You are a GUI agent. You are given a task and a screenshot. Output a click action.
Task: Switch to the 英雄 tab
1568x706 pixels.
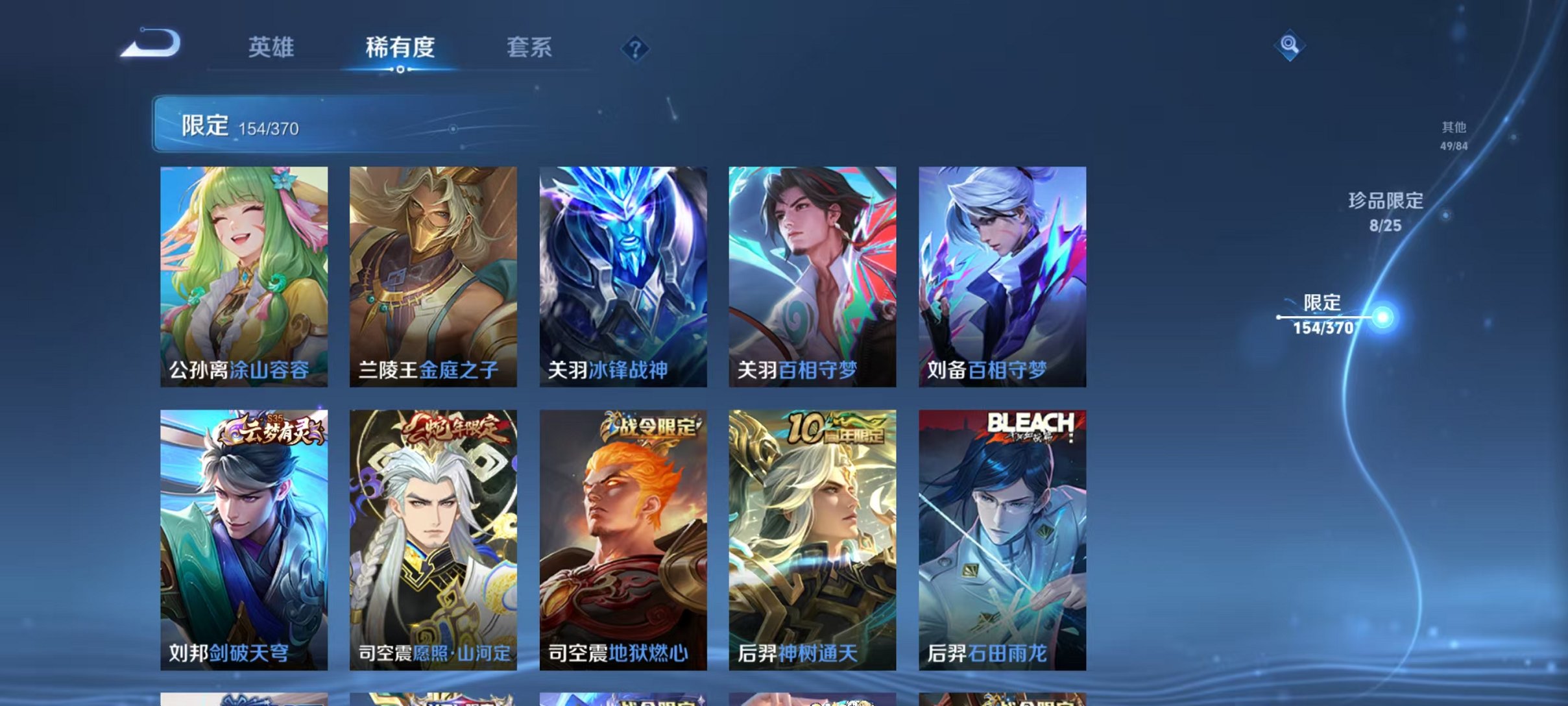pos(272,47)
